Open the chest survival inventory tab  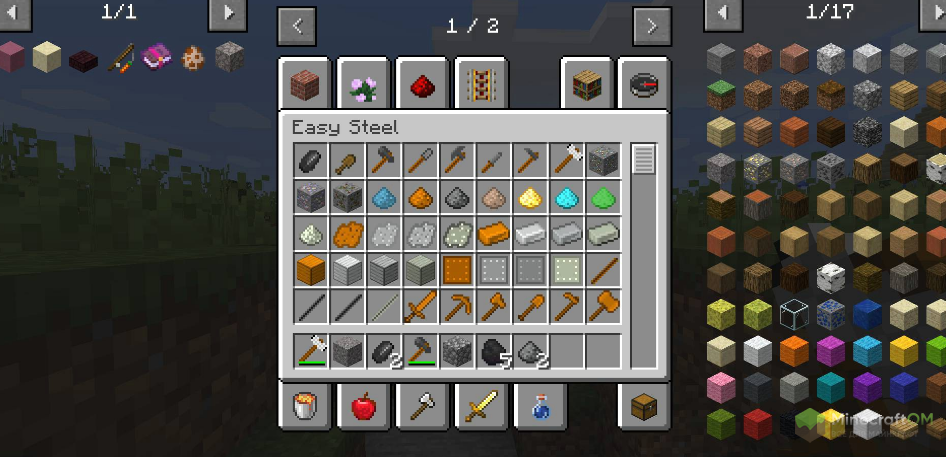coord(644,407)
